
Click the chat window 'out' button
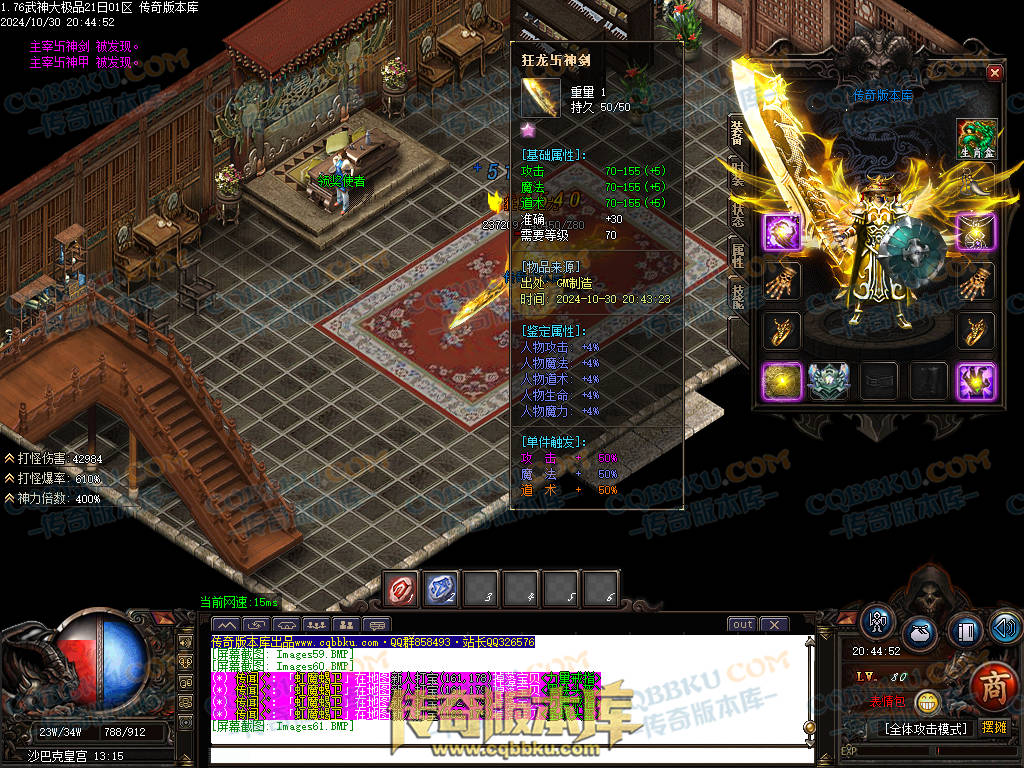pos(742,625)
